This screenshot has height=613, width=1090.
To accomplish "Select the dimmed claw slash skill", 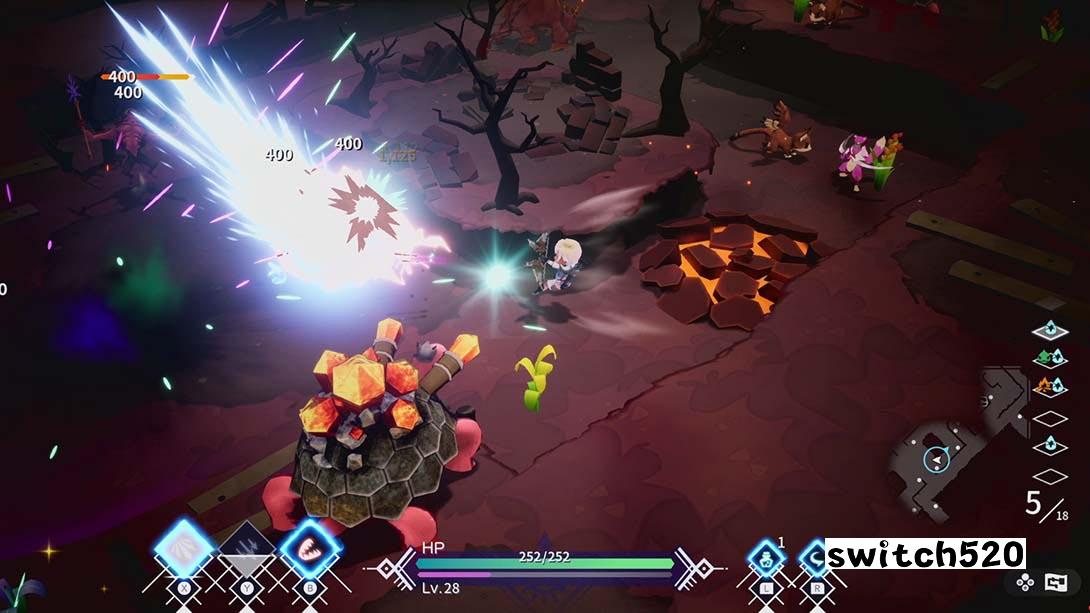I will pyautogui.click(x=246, y=549).
